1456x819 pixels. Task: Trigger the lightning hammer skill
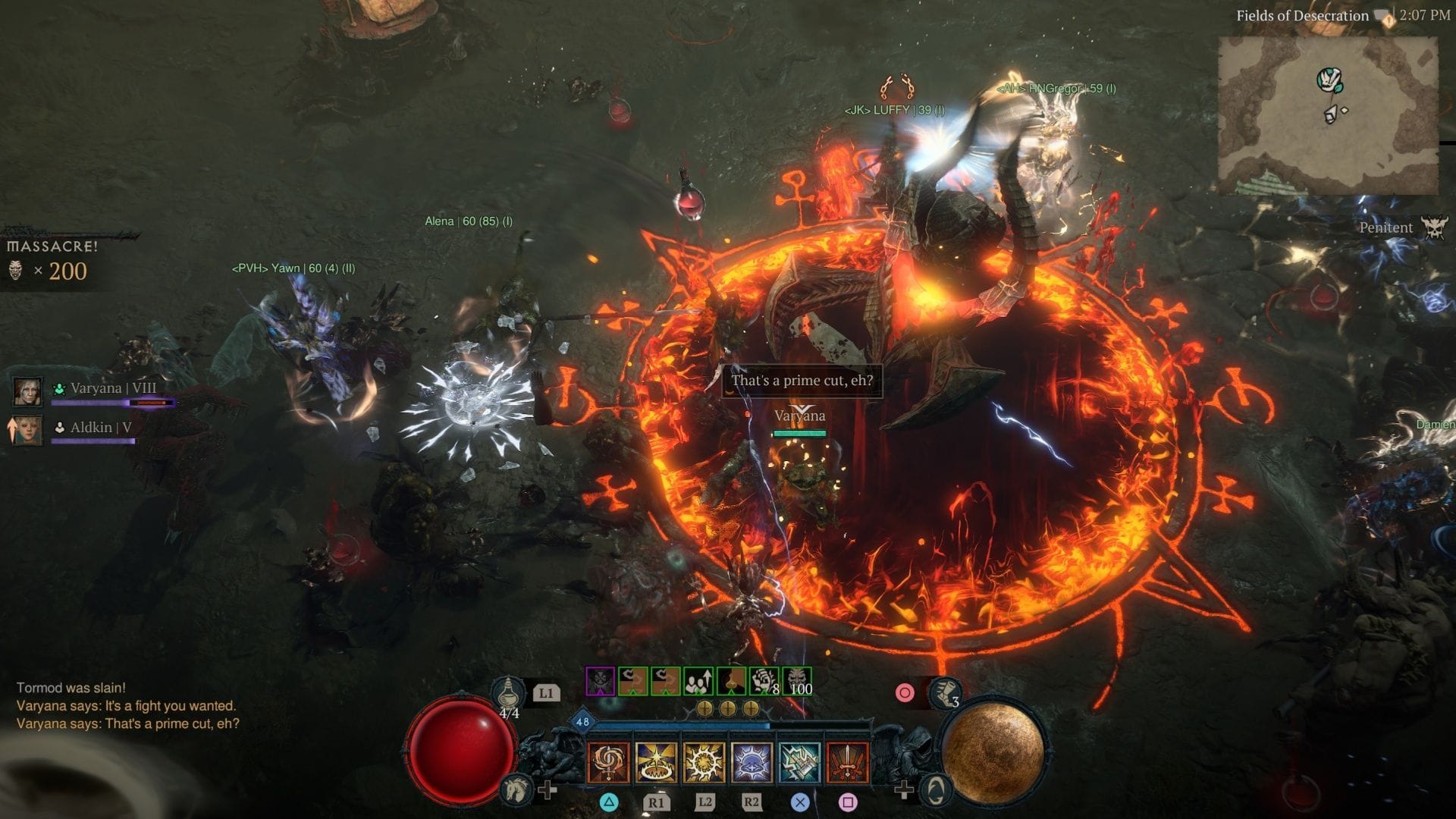[799, 761]
